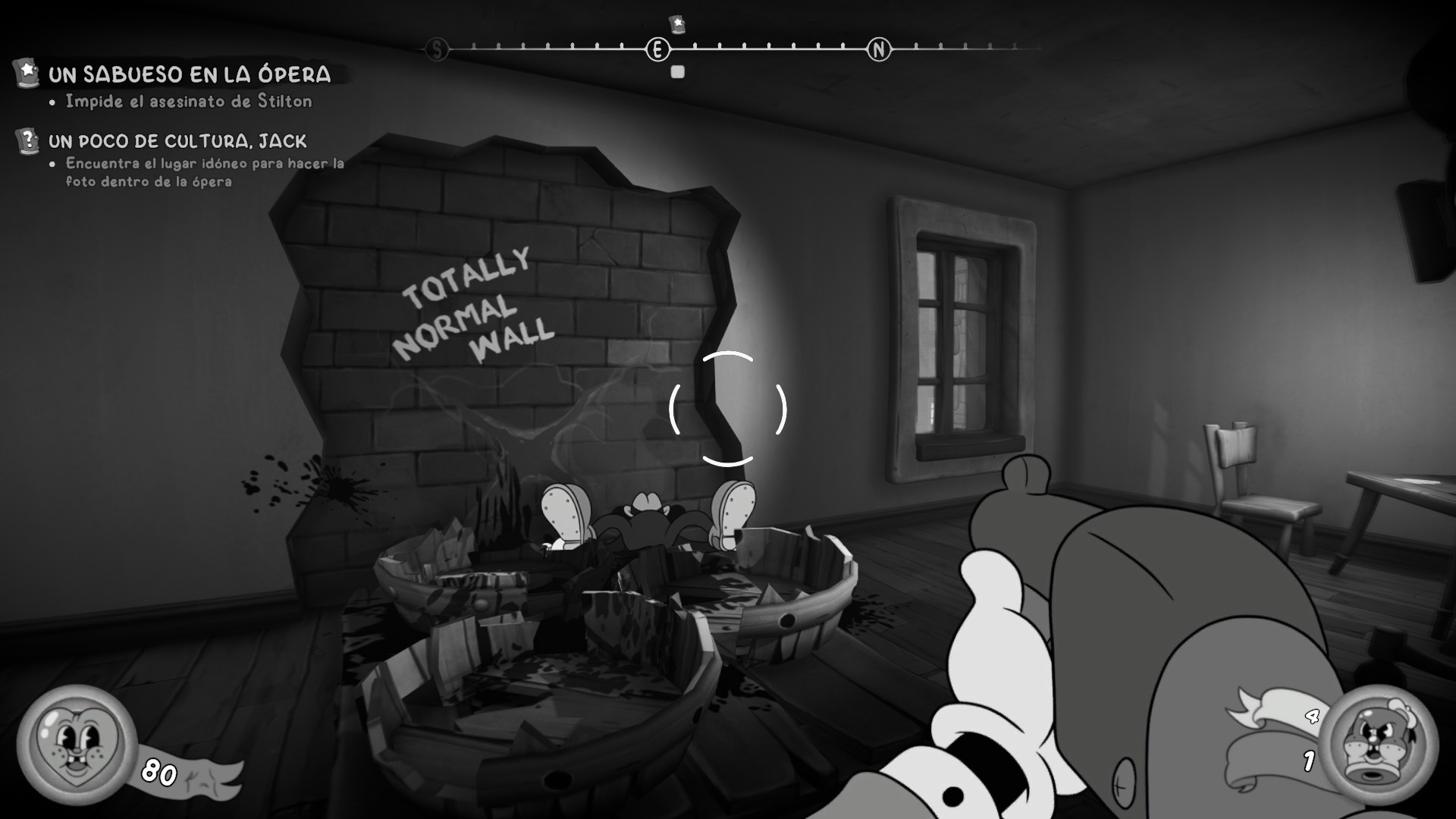The height and width of the screenshot is (819, 1456).
Task: Click the question mark side quest icon
Action: pos(28,140)
